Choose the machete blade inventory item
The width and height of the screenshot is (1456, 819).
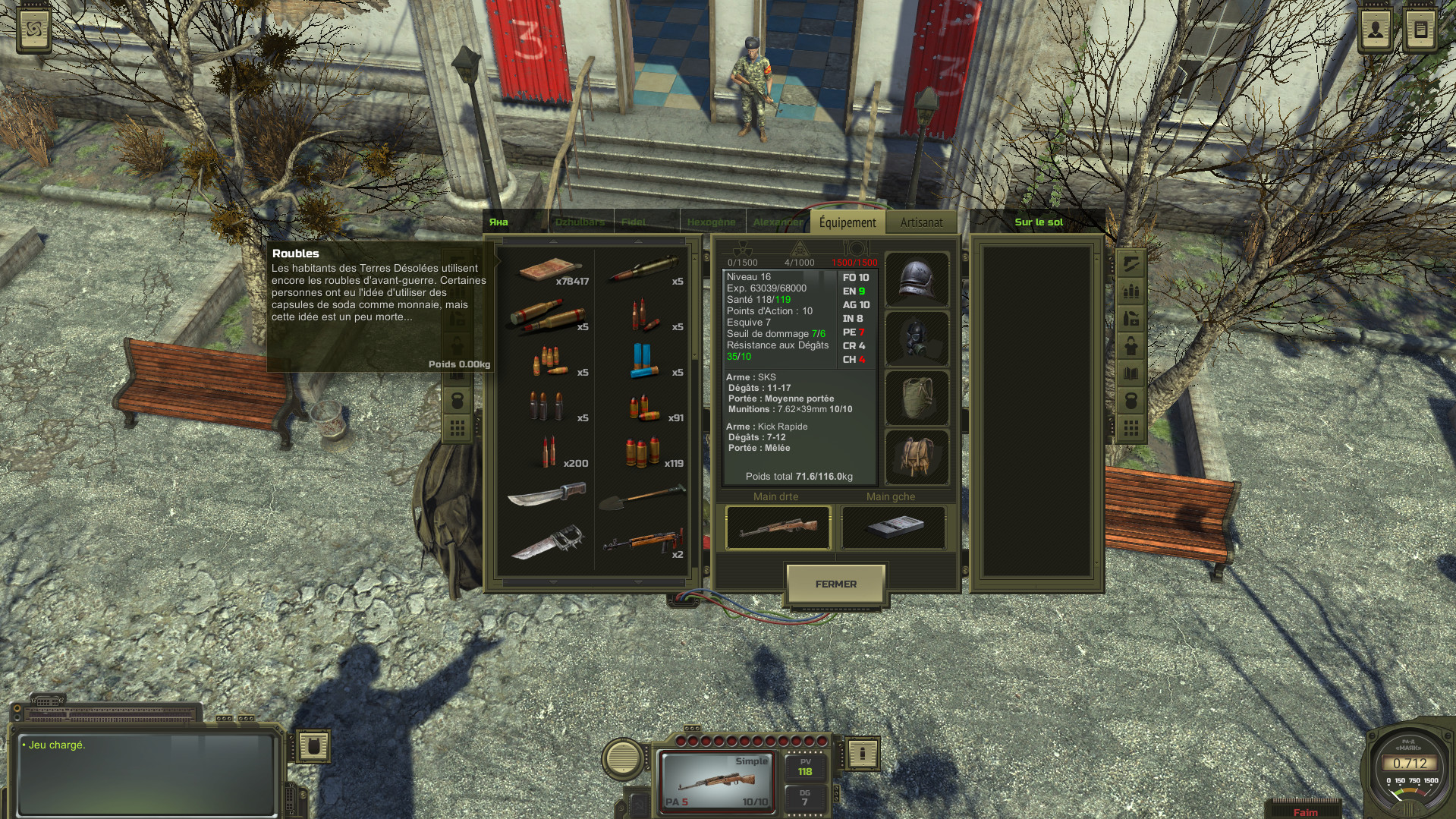click(x=546, y=497)
